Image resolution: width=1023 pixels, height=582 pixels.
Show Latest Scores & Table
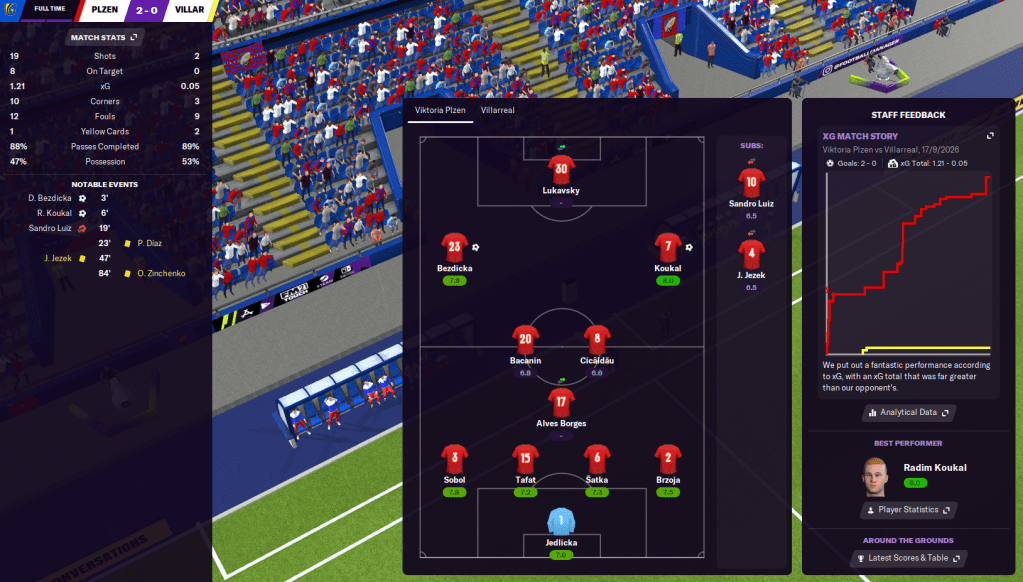coord(908,558)
